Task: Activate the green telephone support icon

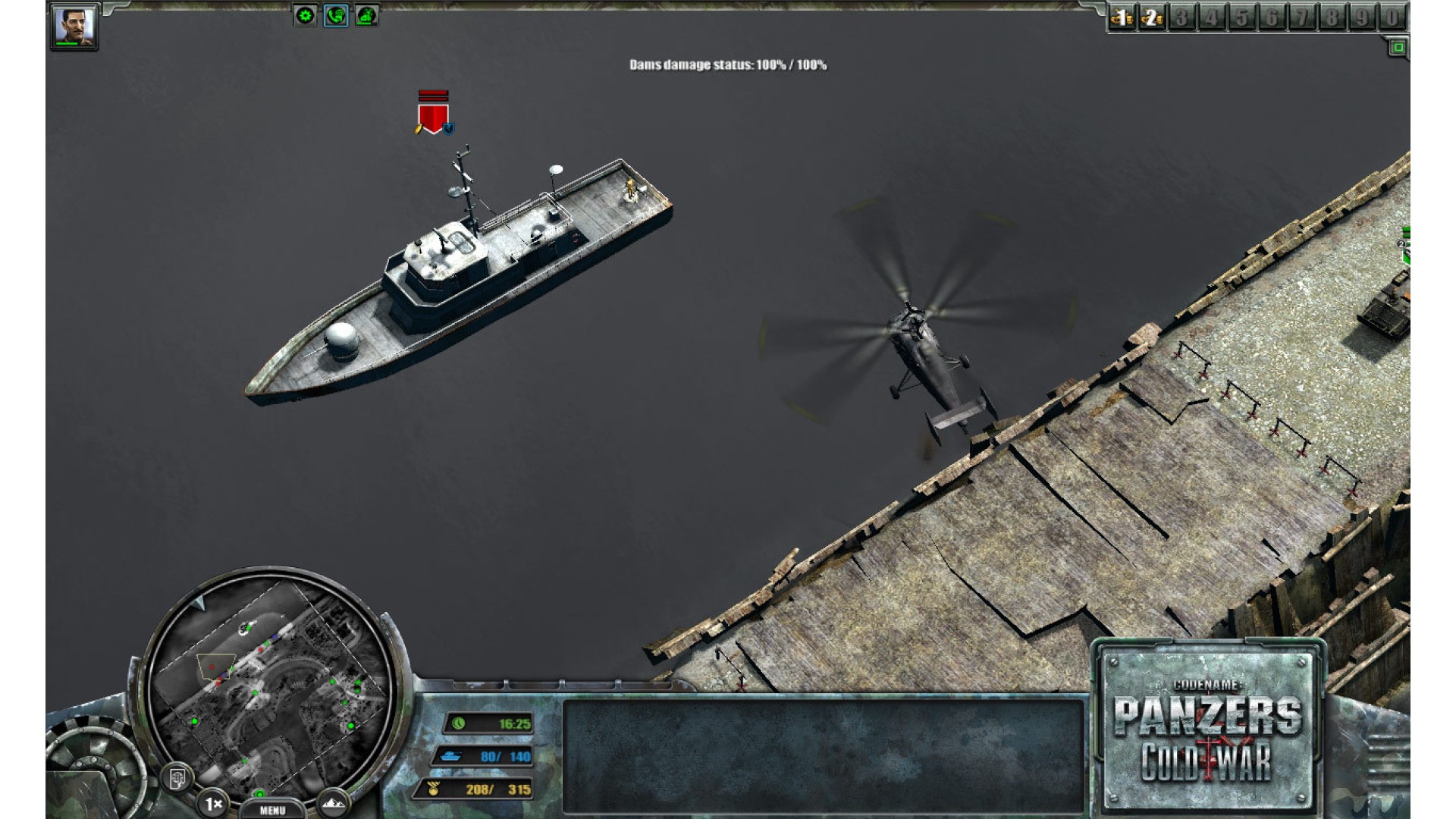Action: pyautogui.click(x=336, y=16)
